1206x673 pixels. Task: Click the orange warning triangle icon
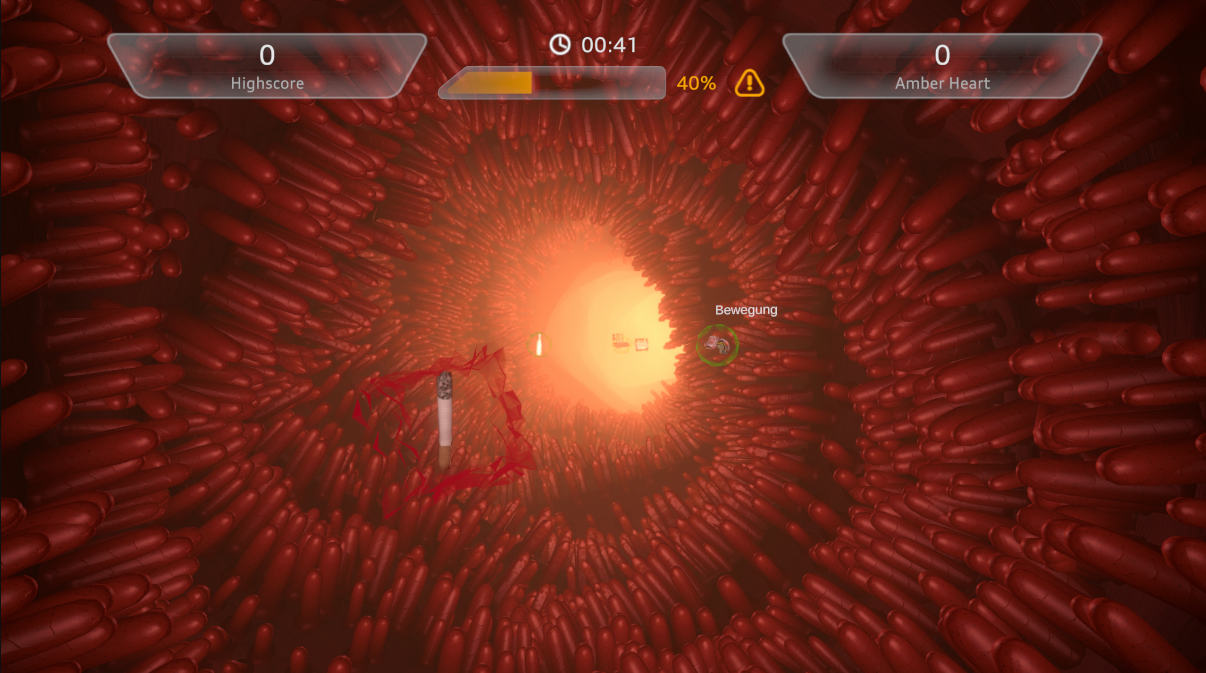coord(749,83)
